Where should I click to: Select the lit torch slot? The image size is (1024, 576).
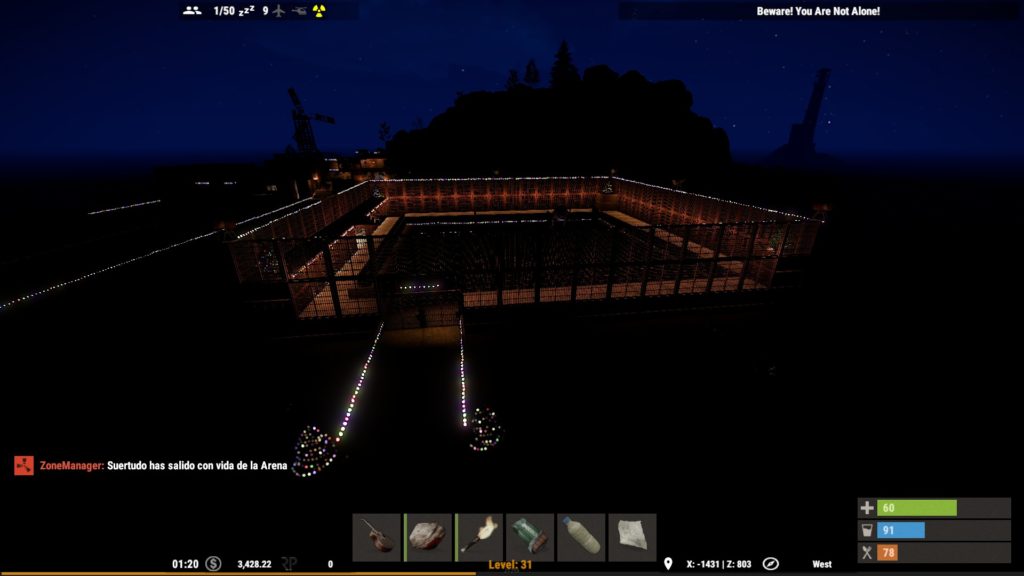tap(480, 537)
